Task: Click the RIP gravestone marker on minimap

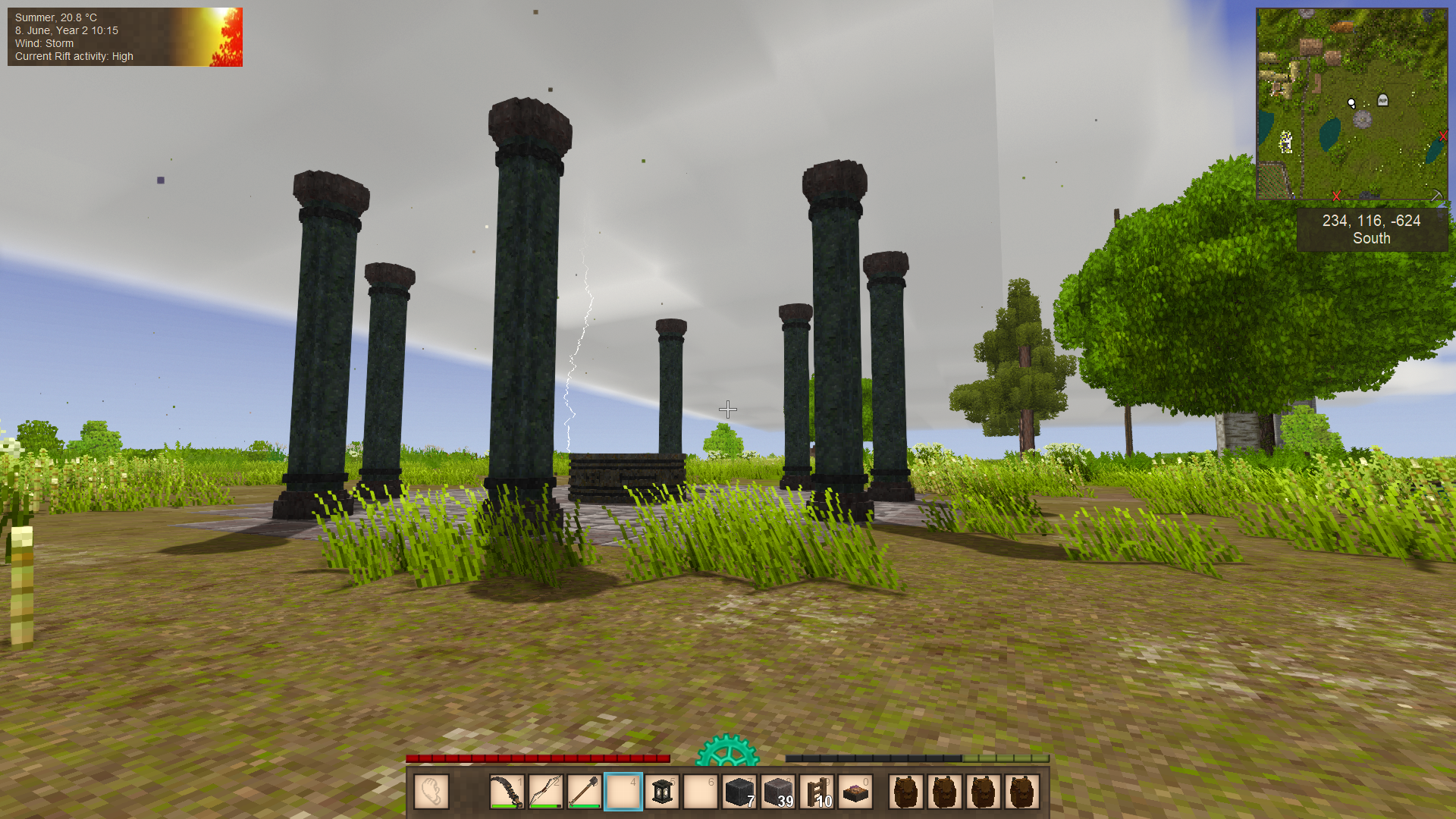Action: click(x=1382, y=100)
